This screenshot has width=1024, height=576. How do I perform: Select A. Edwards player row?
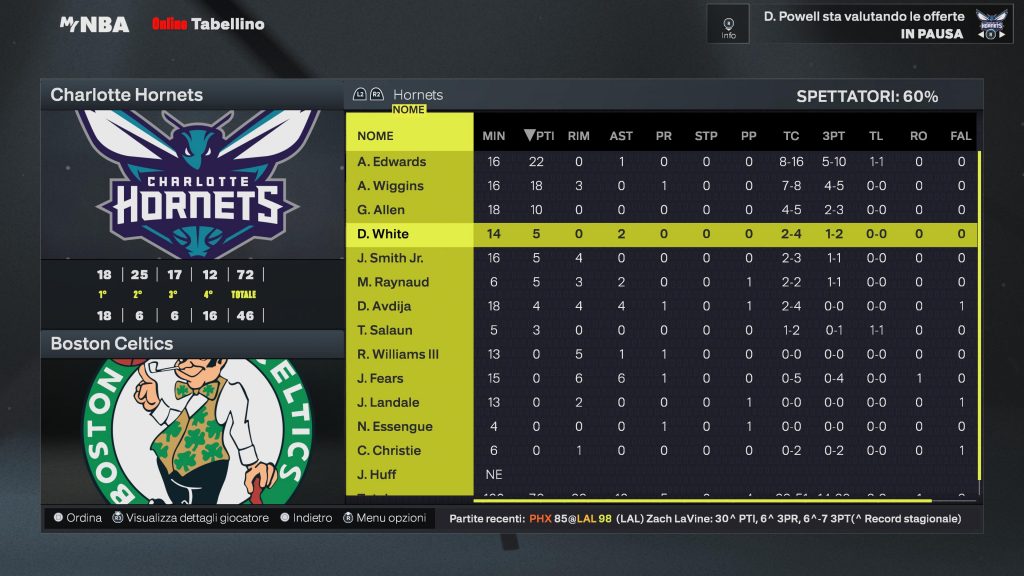pyautogui.click(x=392, y=162)
